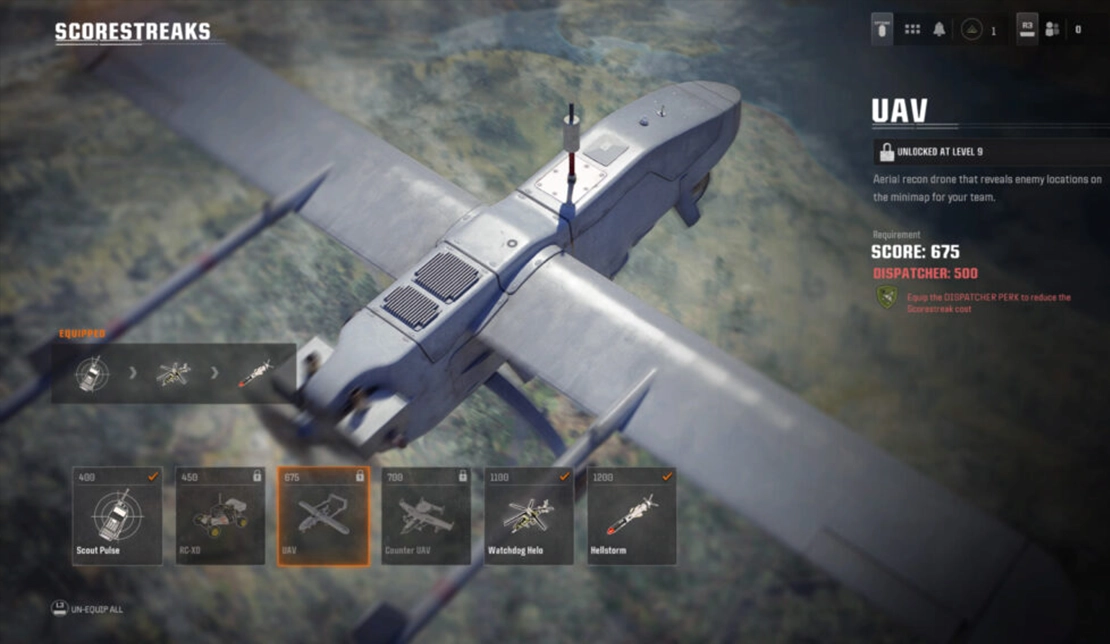
Task: Select the Watchdog Helo scorestreak tile
Action: pyautogui.click(x=529, y=515)
